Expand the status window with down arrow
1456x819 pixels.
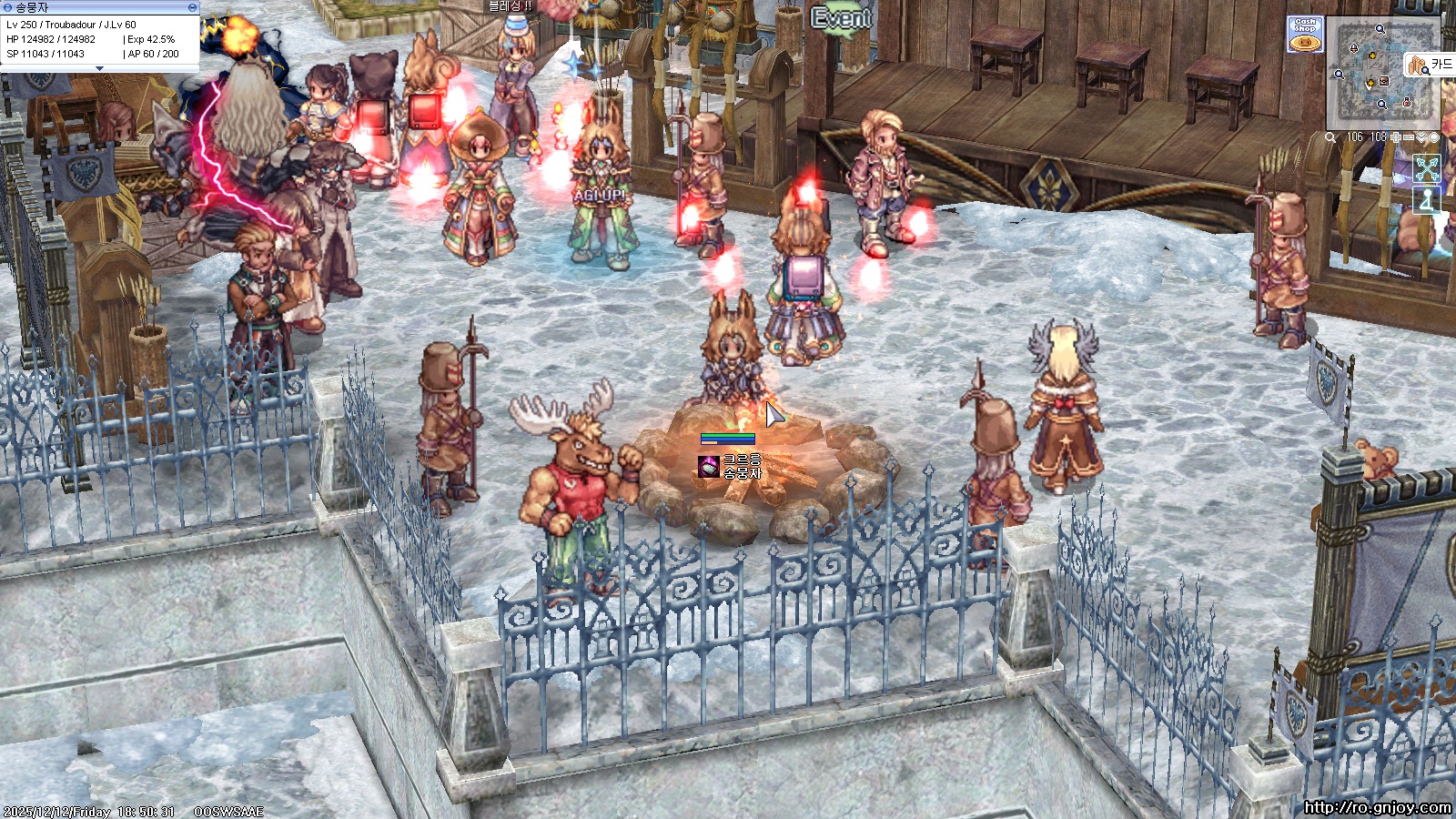click(100, 68)
